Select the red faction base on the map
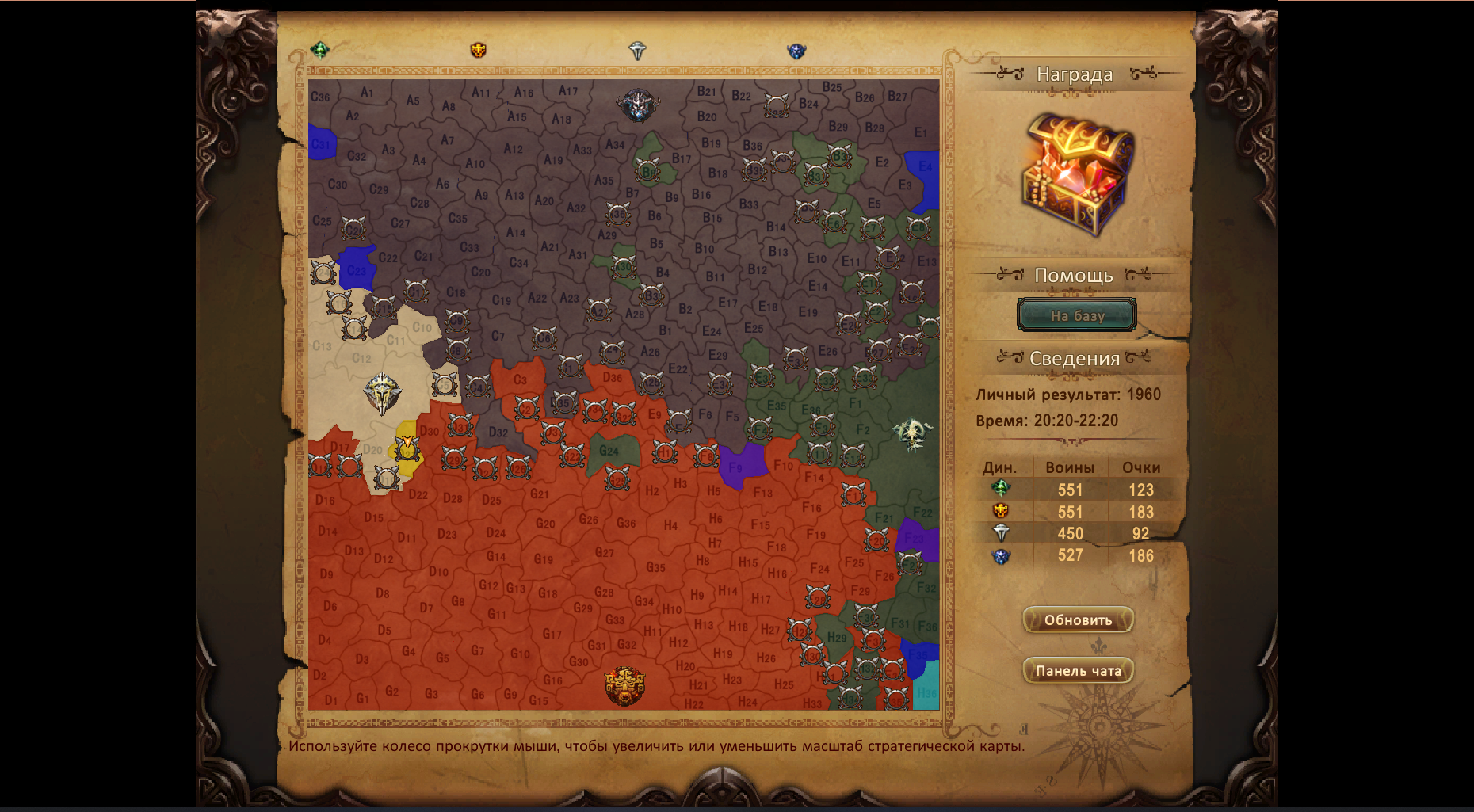The height and width of the screenshot is (812, 1474). point(624,686)
